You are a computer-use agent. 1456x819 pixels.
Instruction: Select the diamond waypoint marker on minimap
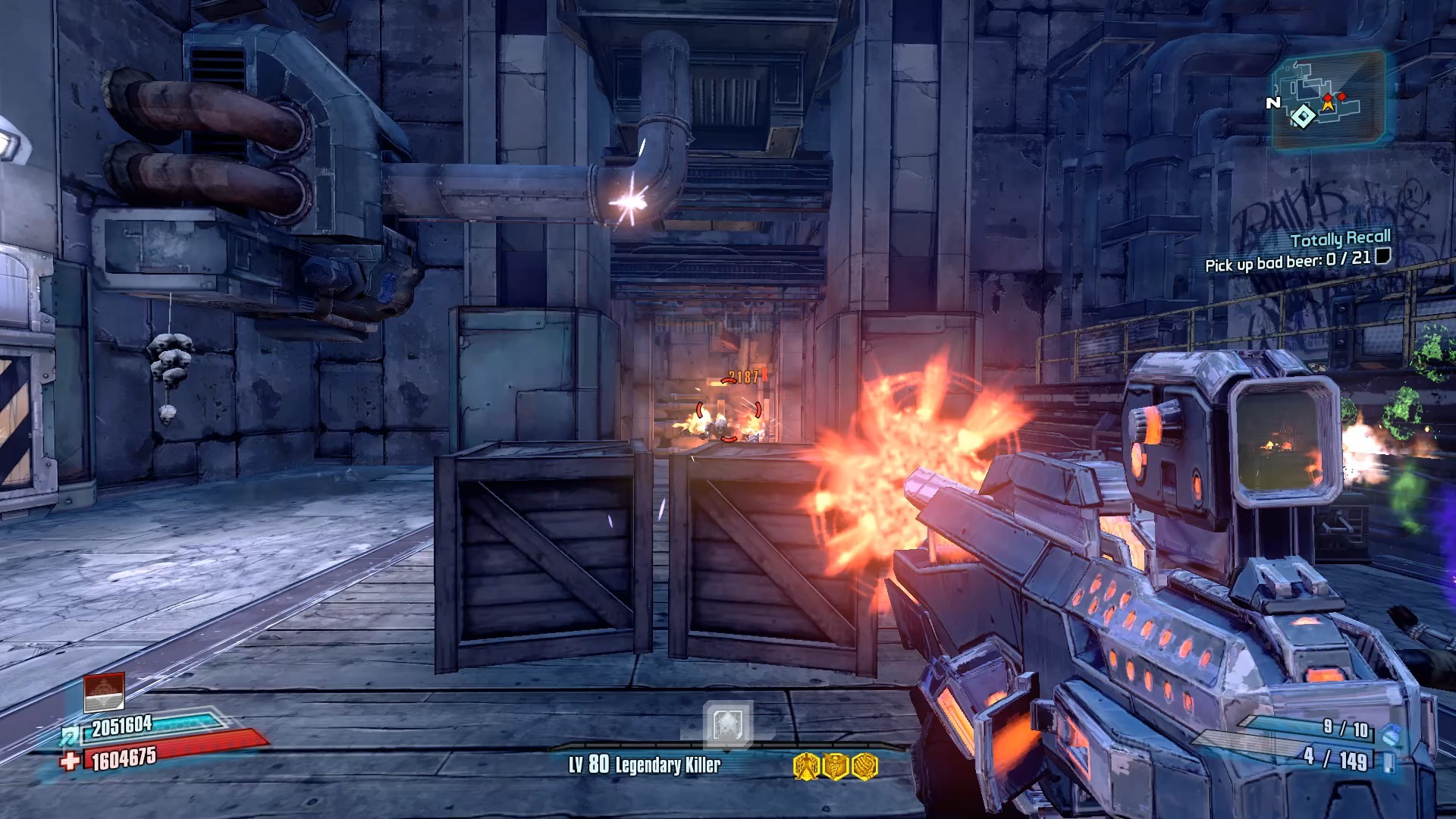1303,116
